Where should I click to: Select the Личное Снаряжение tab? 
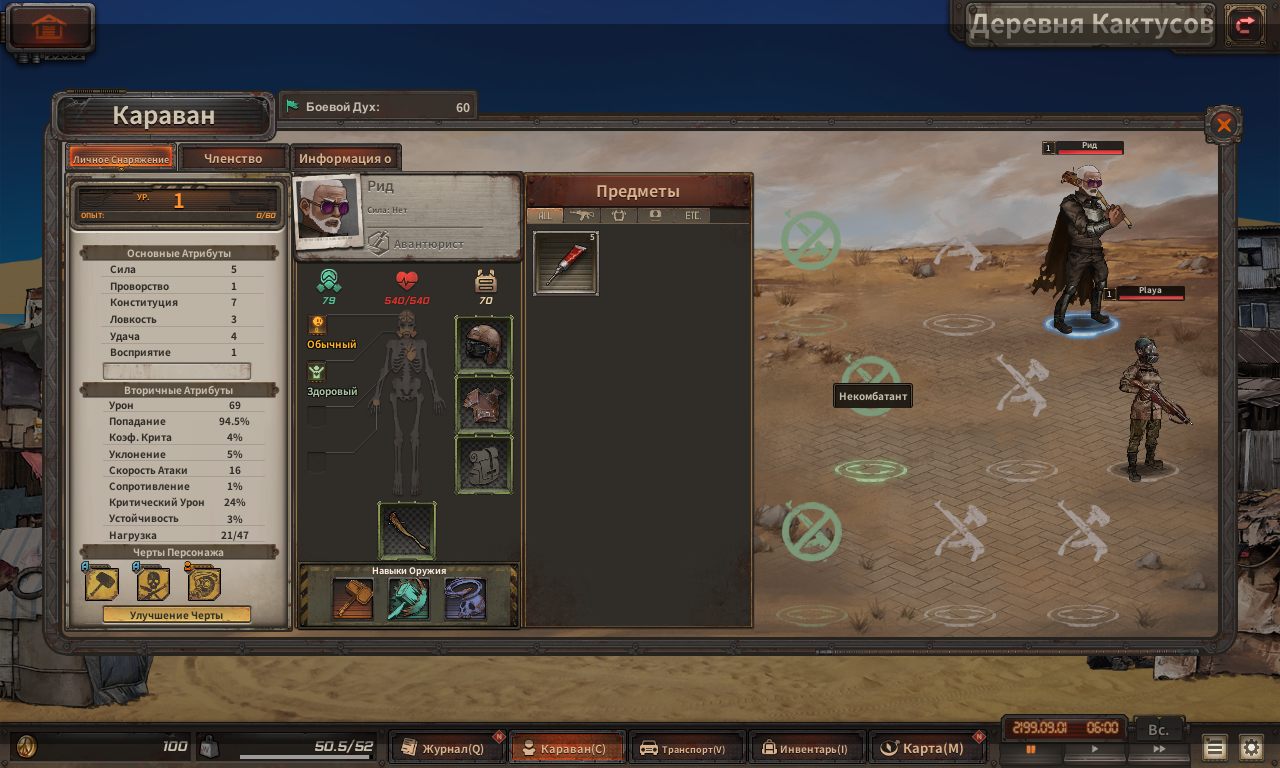pos(121,159)
